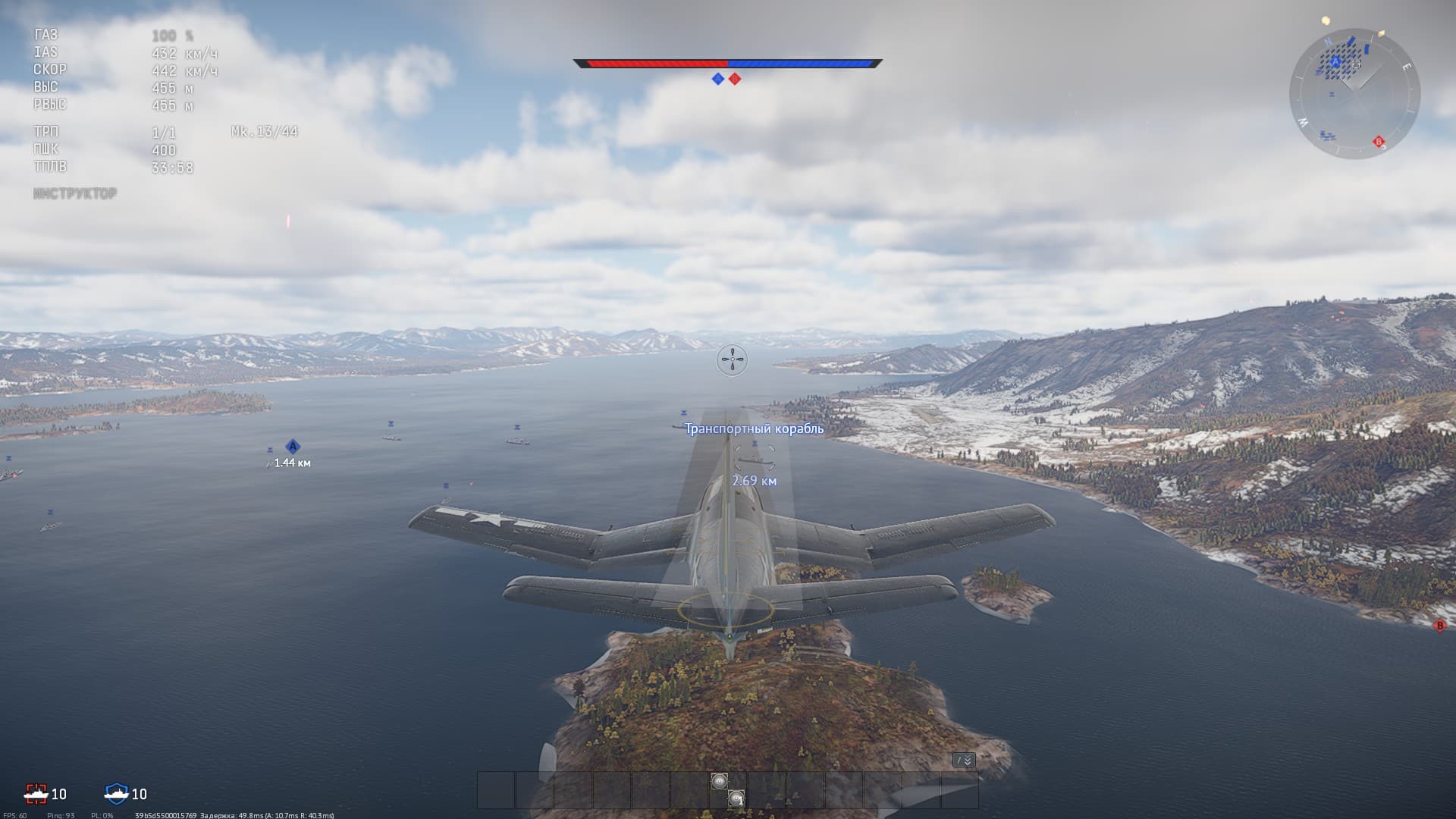Click the blue A capture marker over the water
The height and width of the screenshot is (819, 1456).
293,447
